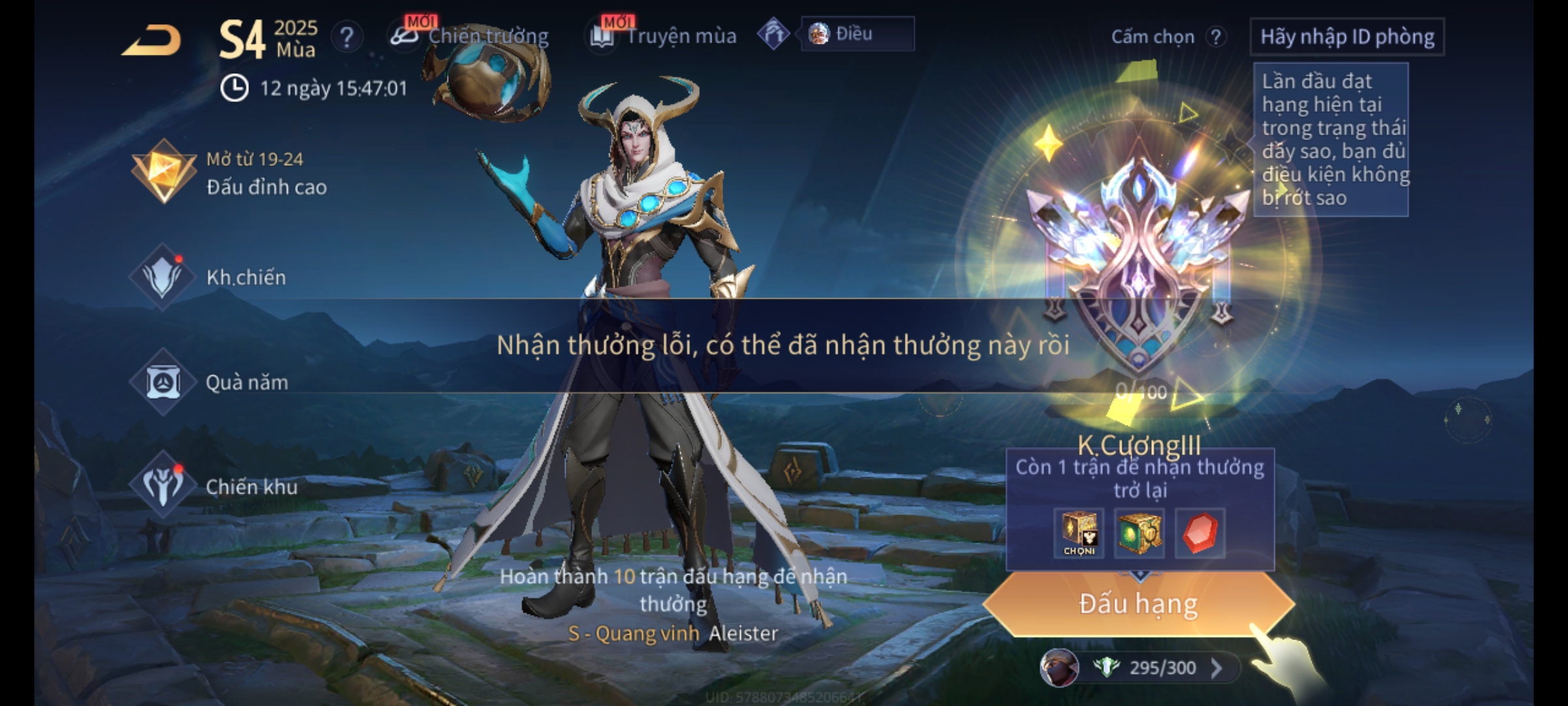This screenshot has width=1568, height=706.
Task: View the golden CHỌN chest reward
Action: tap(1079, 533)
